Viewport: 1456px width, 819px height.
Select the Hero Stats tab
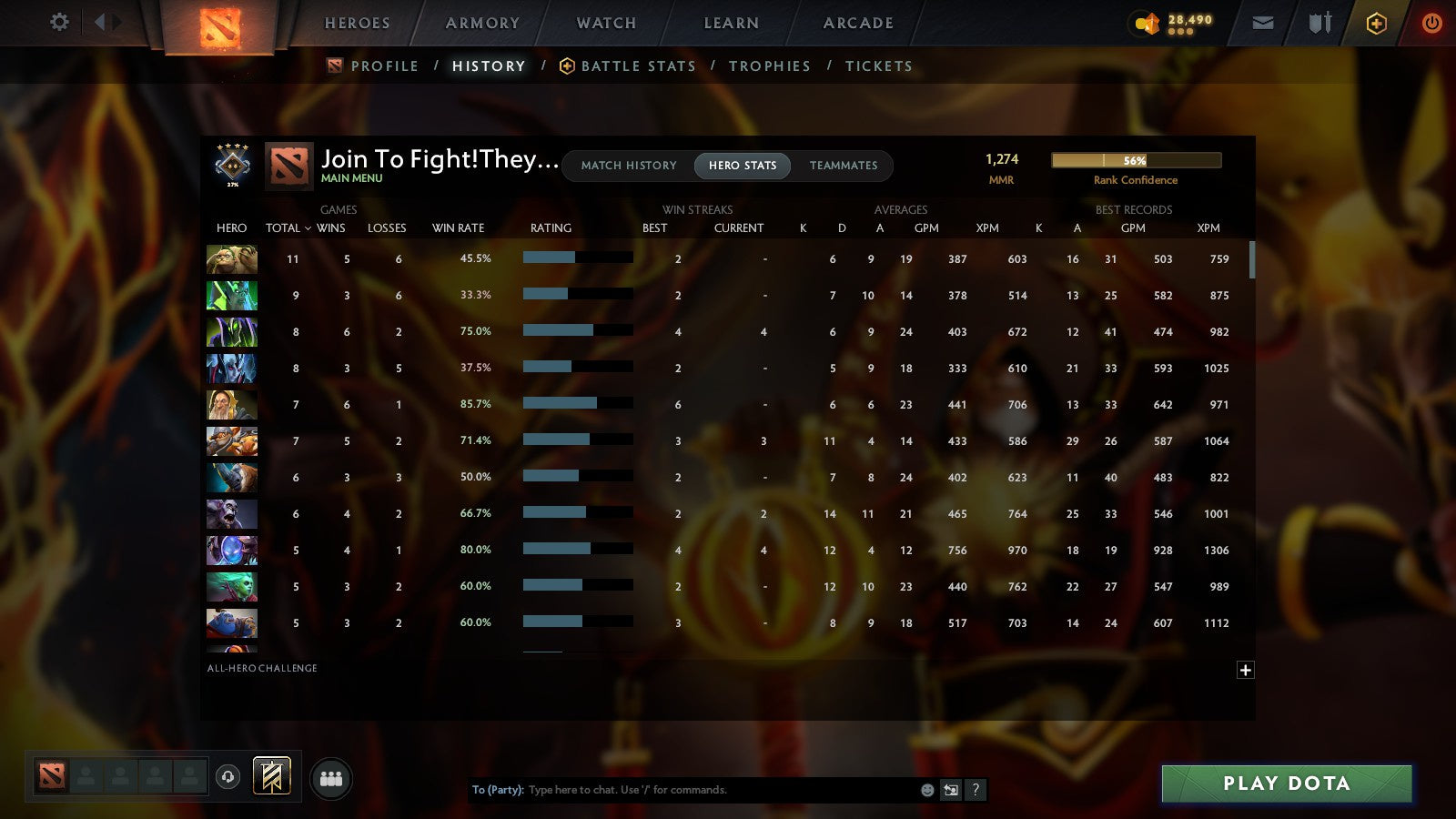click(x=742, y=166)
